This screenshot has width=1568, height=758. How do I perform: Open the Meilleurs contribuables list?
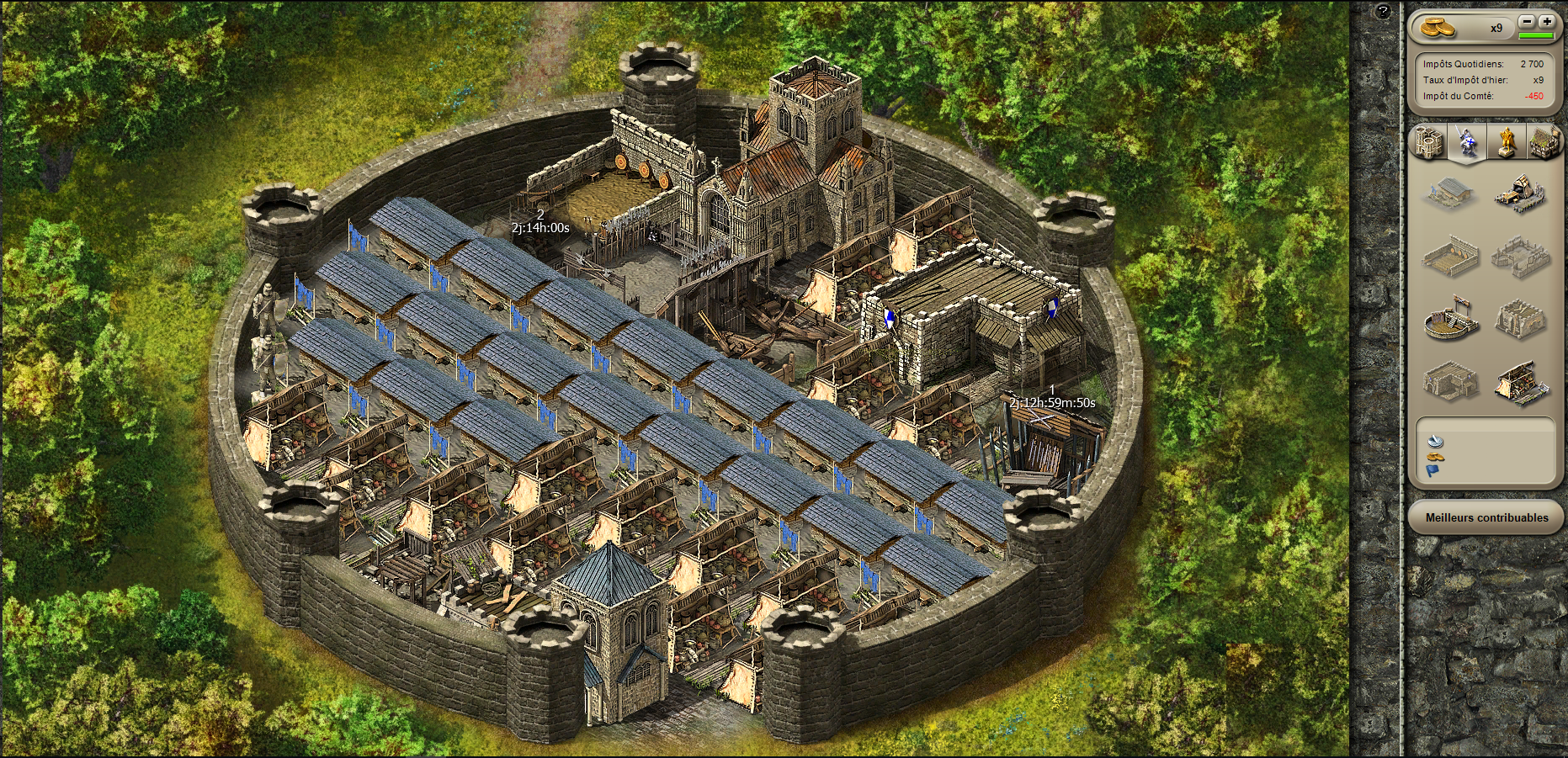[x=1486, y=517]
